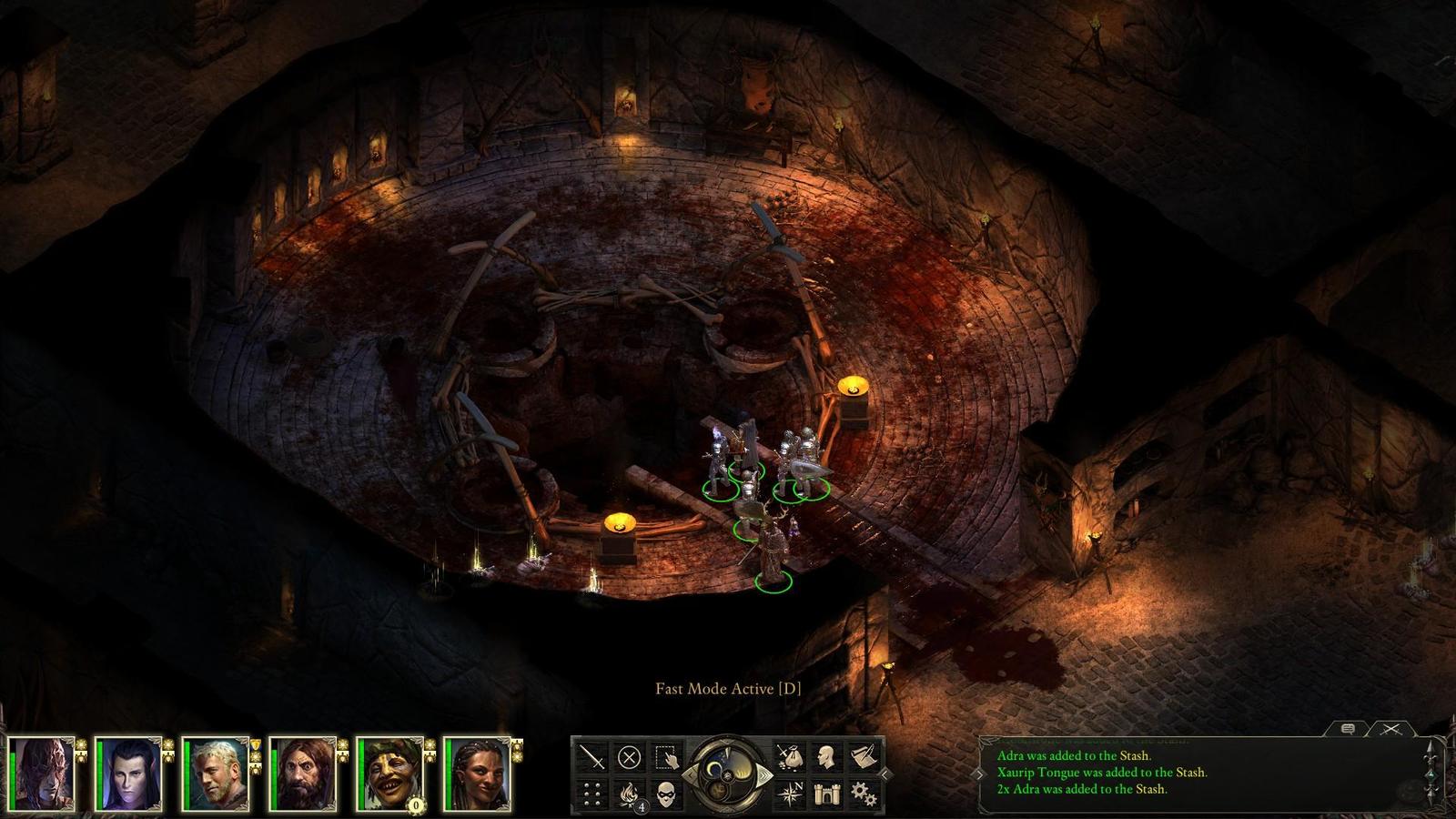Screen dimensions: 1456x819
Task: Select the white-haired bearded man portrait
Action: 216,774
